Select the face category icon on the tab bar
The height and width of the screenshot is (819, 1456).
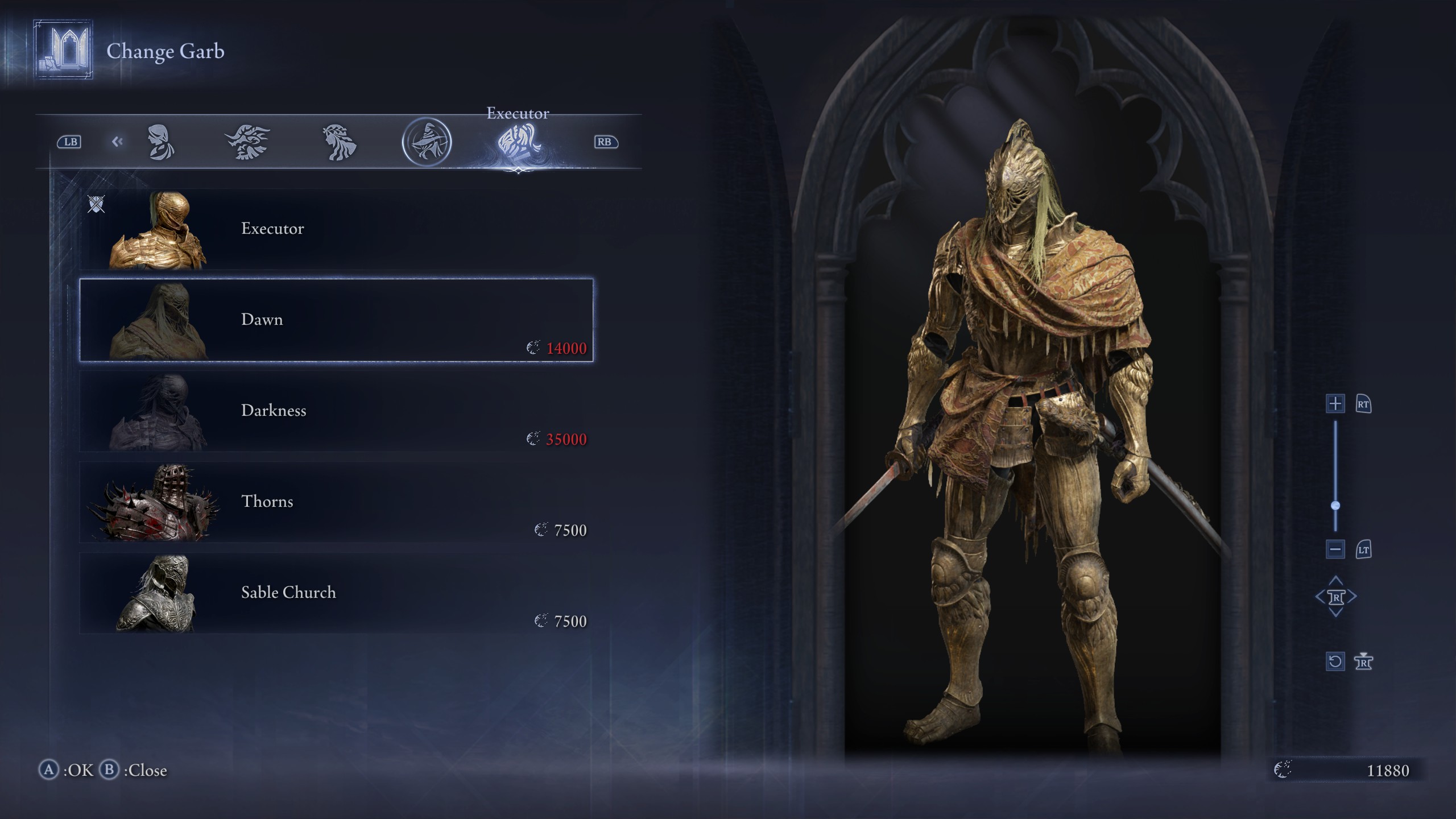(x=161, y=142)
